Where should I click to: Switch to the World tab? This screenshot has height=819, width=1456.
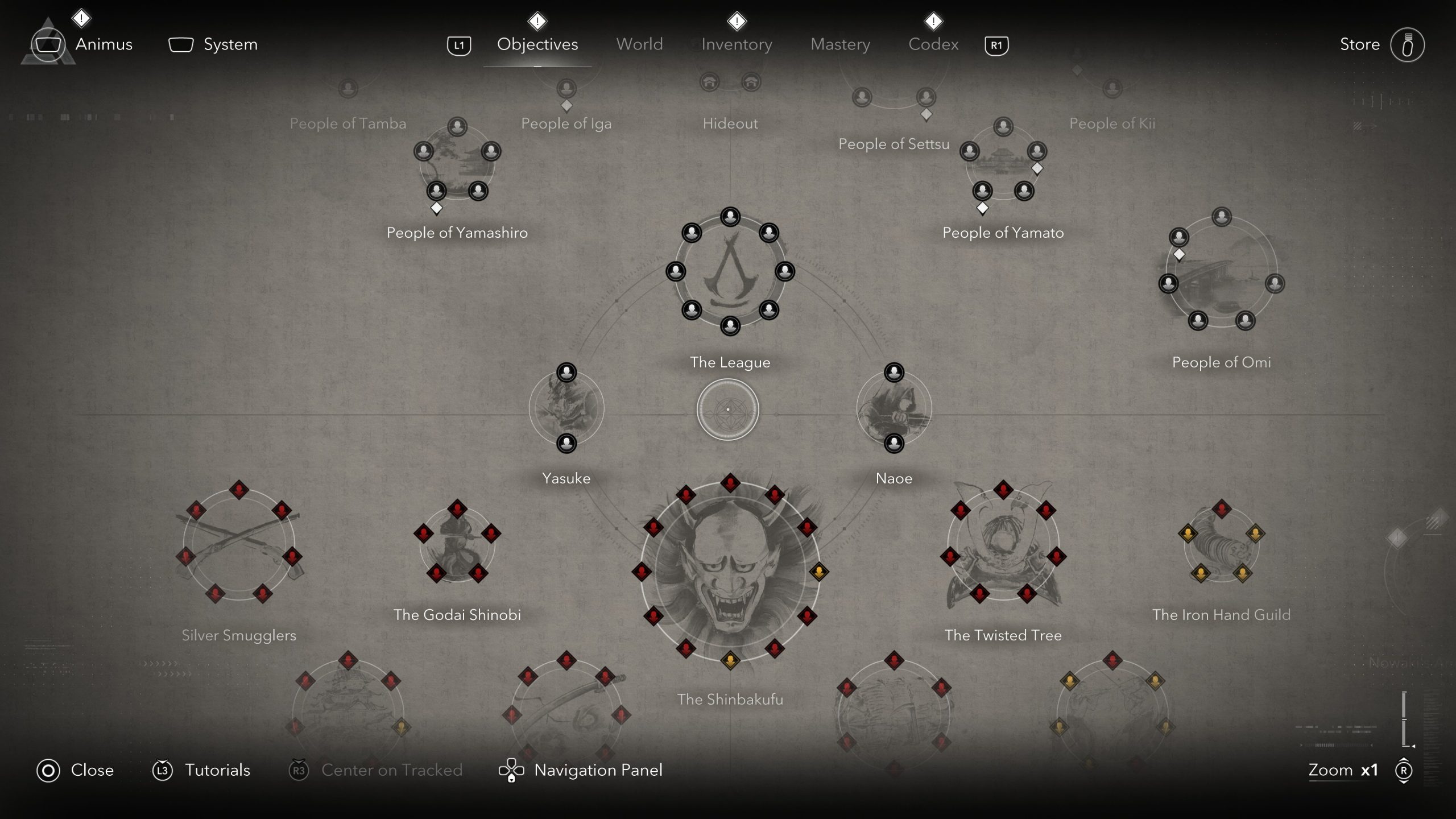tap(639, 44)
